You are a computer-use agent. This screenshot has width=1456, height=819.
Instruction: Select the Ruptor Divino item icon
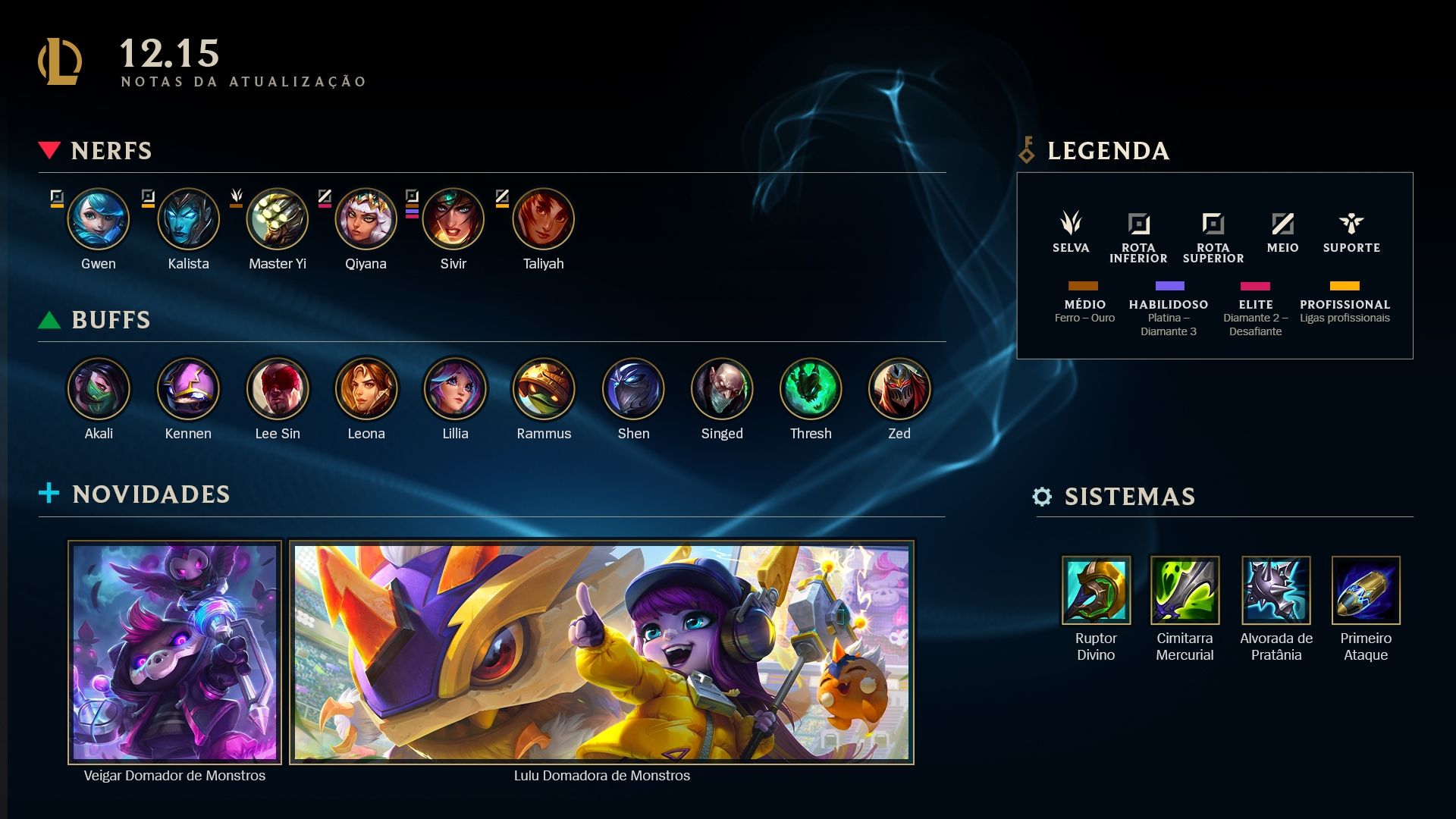tap(1096, 591)
